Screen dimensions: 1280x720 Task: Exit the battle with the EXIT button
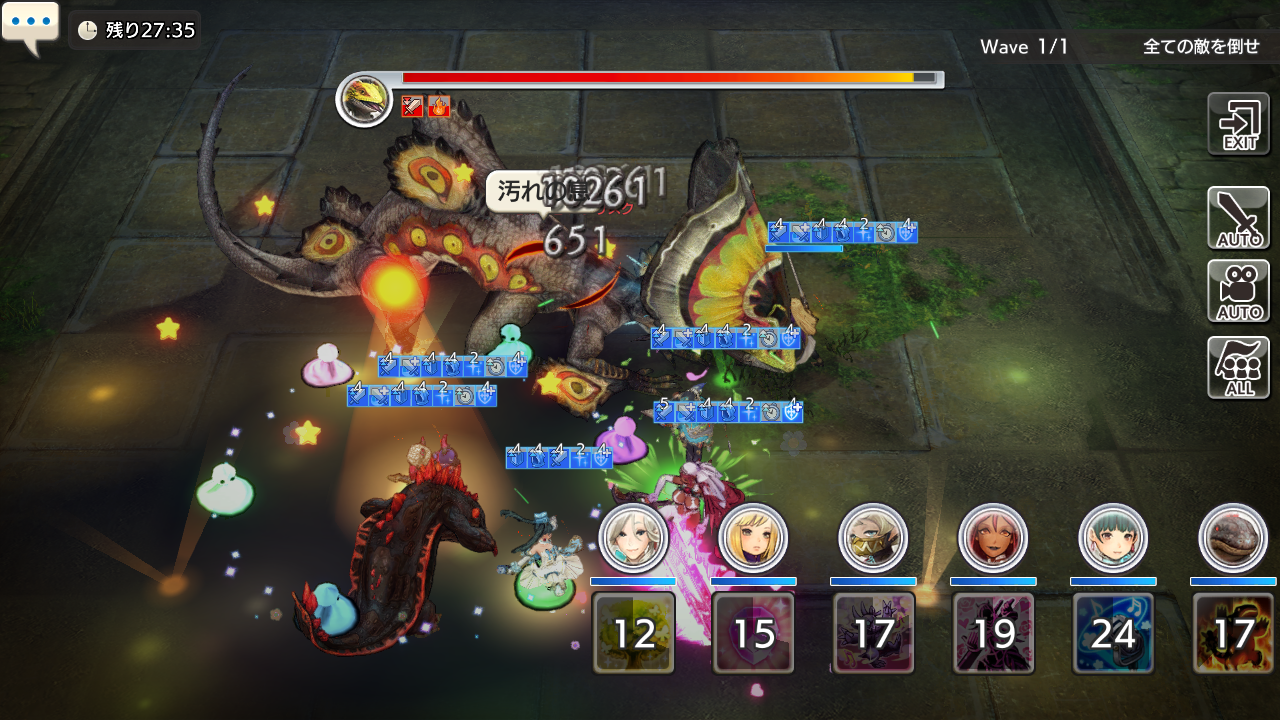click(1238, 124)
